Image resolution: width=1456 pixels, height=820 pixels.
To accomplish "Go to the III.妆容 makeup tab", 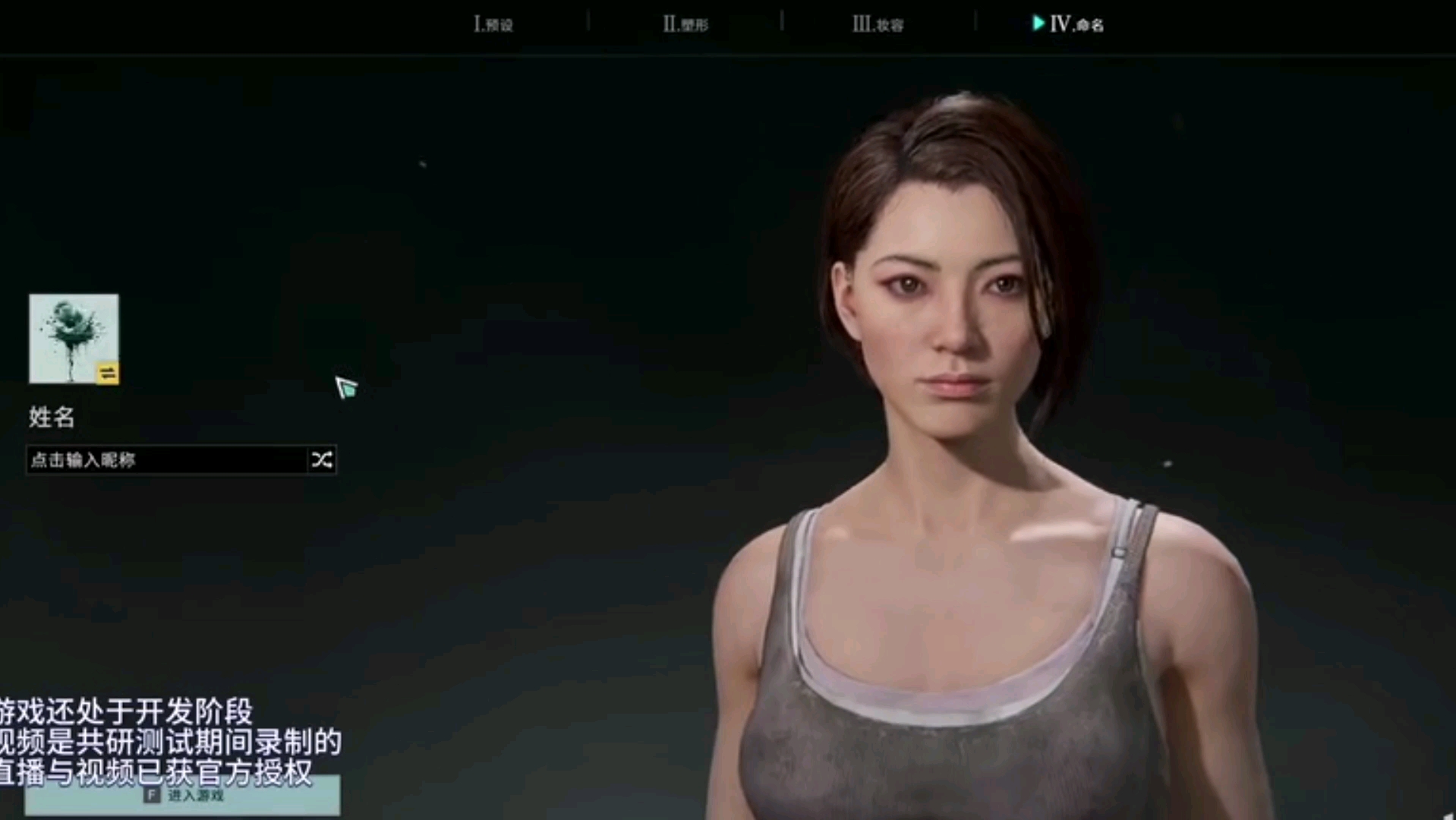I will click(878, 24).
